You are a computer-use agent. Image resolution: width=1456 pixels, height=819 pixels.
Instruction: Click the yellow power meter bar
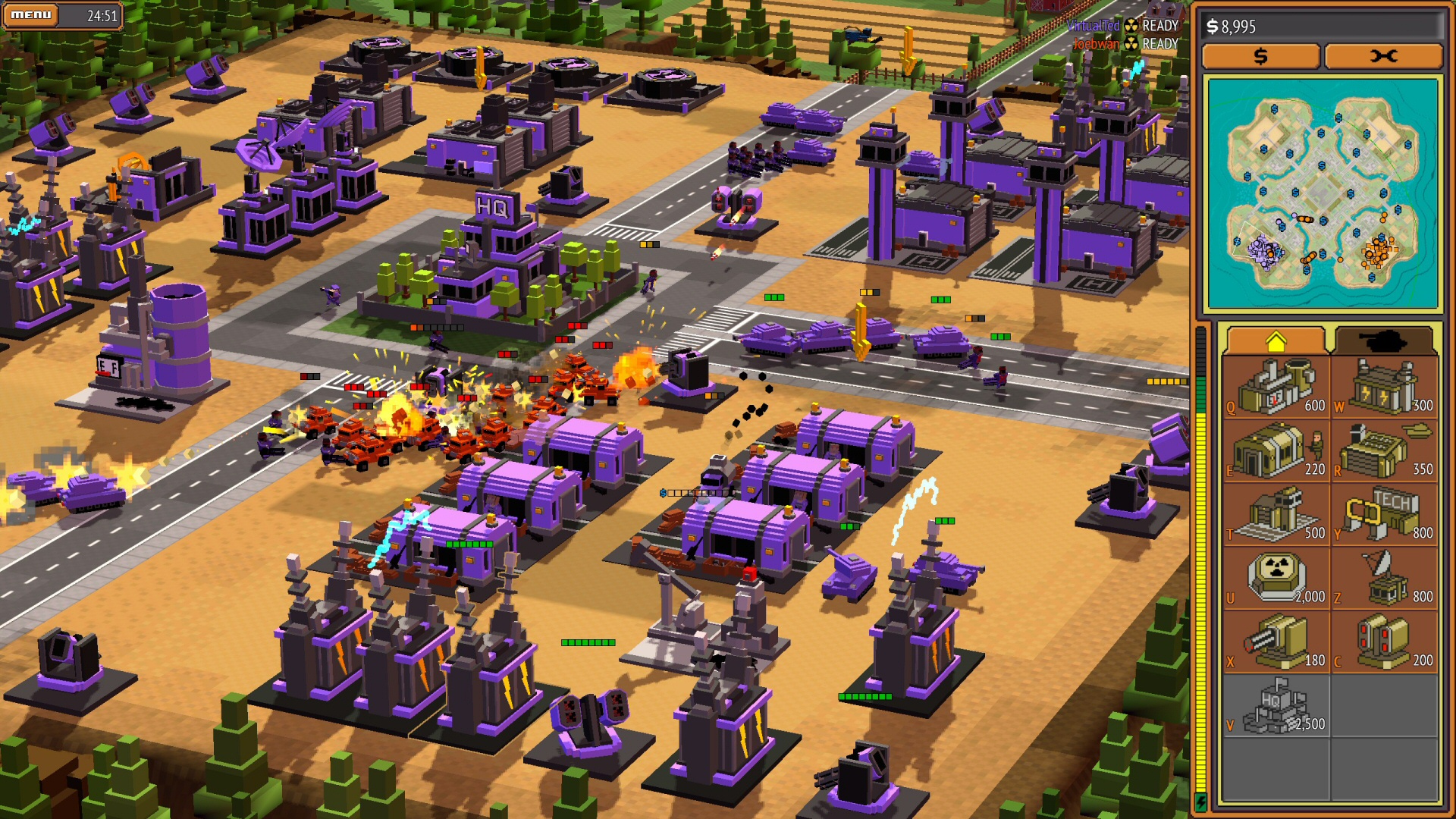click(1203, 531)
